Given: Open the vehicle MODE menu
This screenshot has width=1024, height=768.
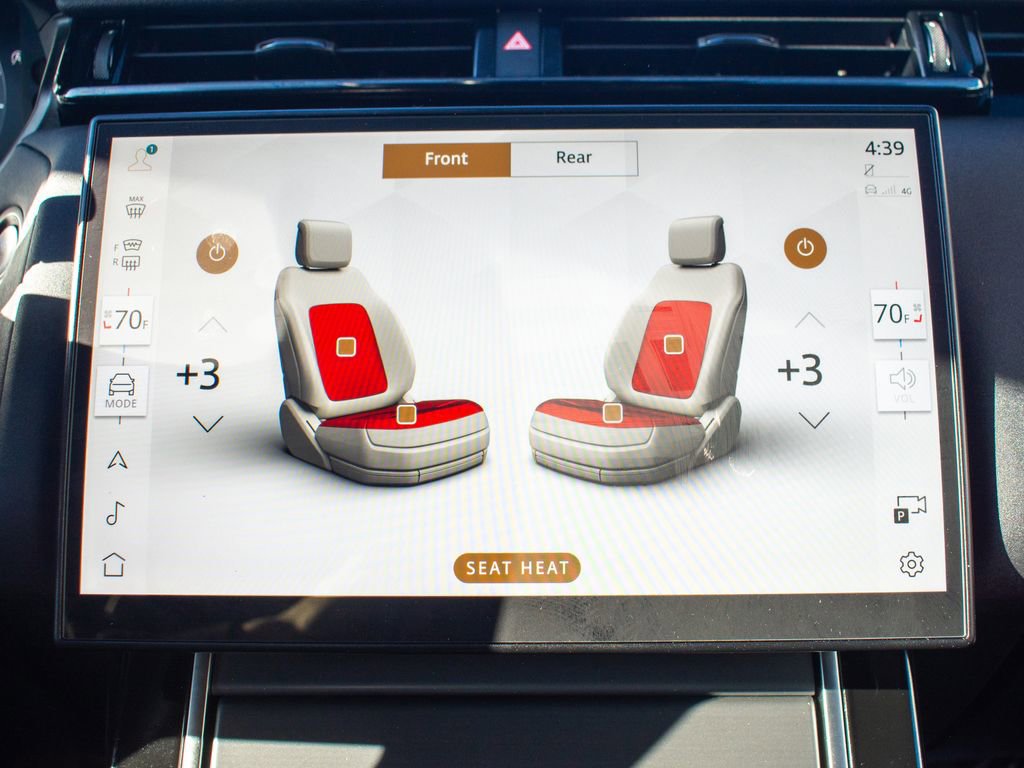Looking at the screenshot, I should 122,391.
